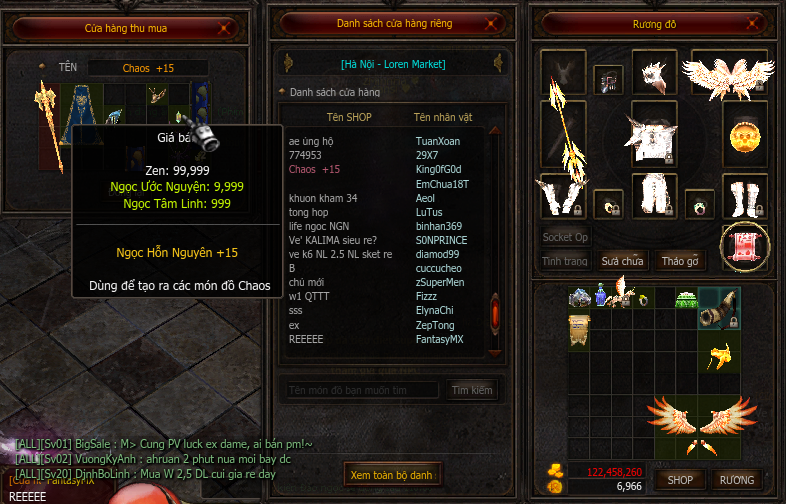The width and height of the screenshot is (786, 504).
Task: Focus the item name search field
Action: tap(362, 389)
